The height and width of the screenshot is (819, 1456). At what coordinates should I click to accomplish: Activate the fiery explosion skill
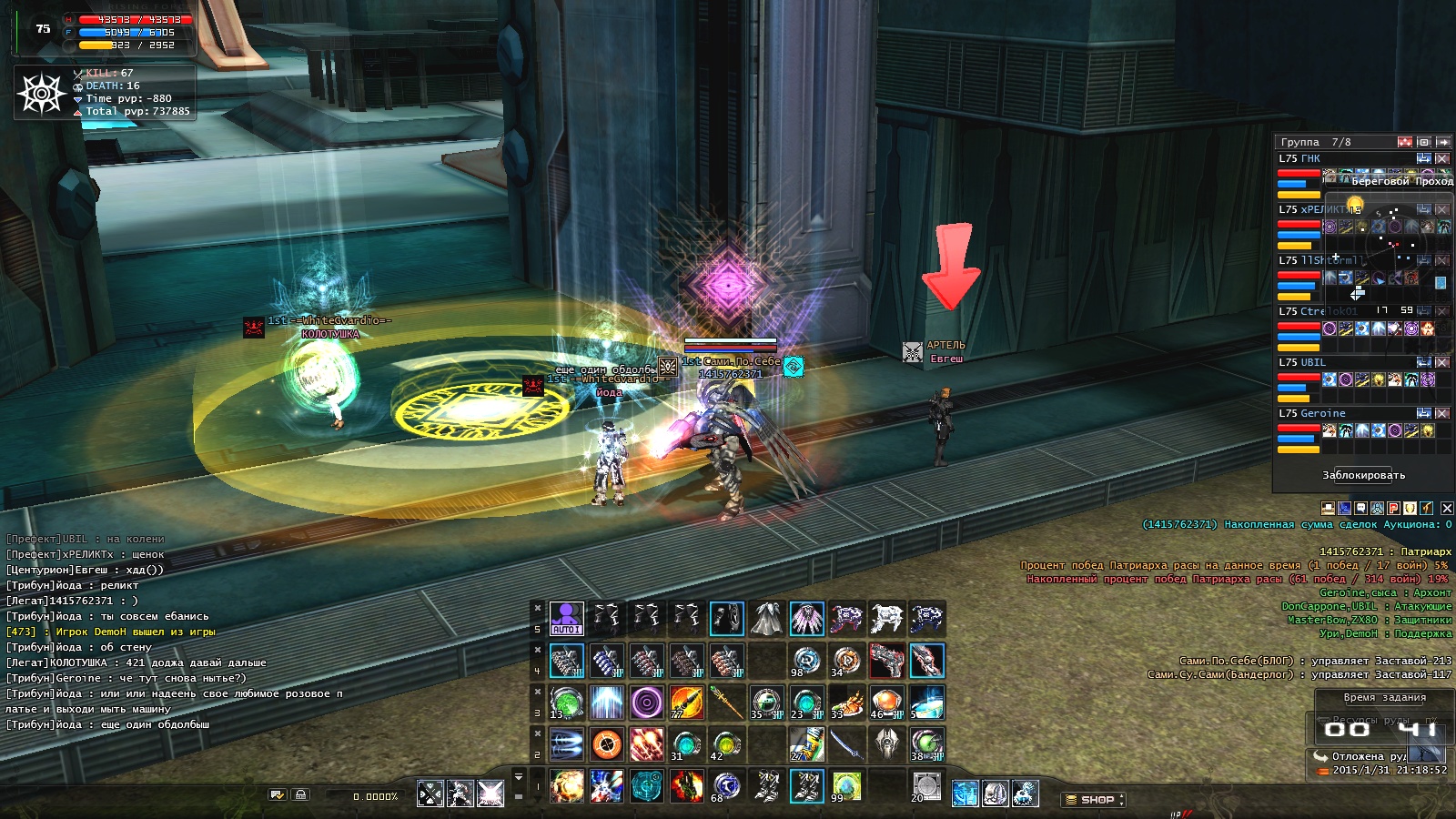(x=566, y=786)
